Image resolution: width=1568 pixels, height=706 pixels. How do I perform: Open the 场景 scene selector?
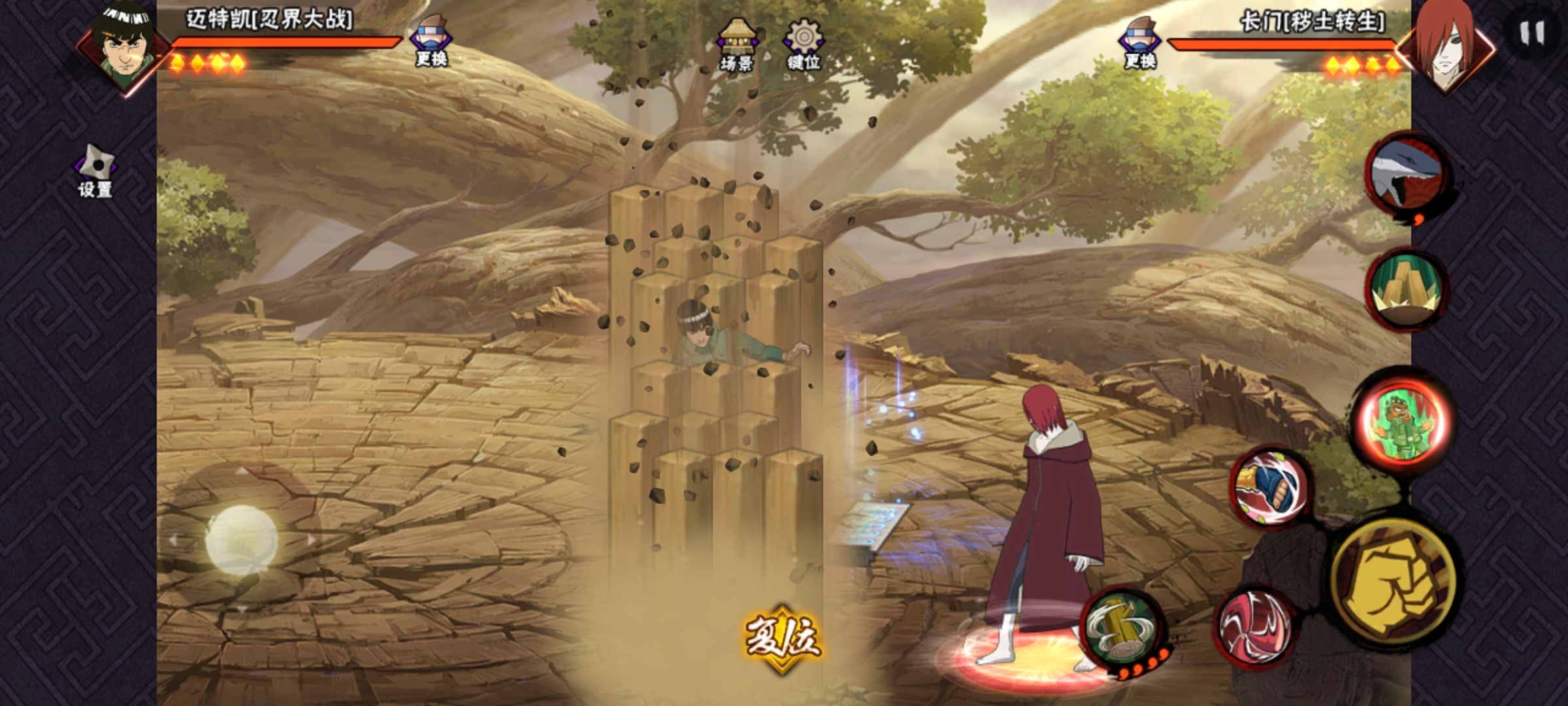pyautogui.click(x=736, y=44)
